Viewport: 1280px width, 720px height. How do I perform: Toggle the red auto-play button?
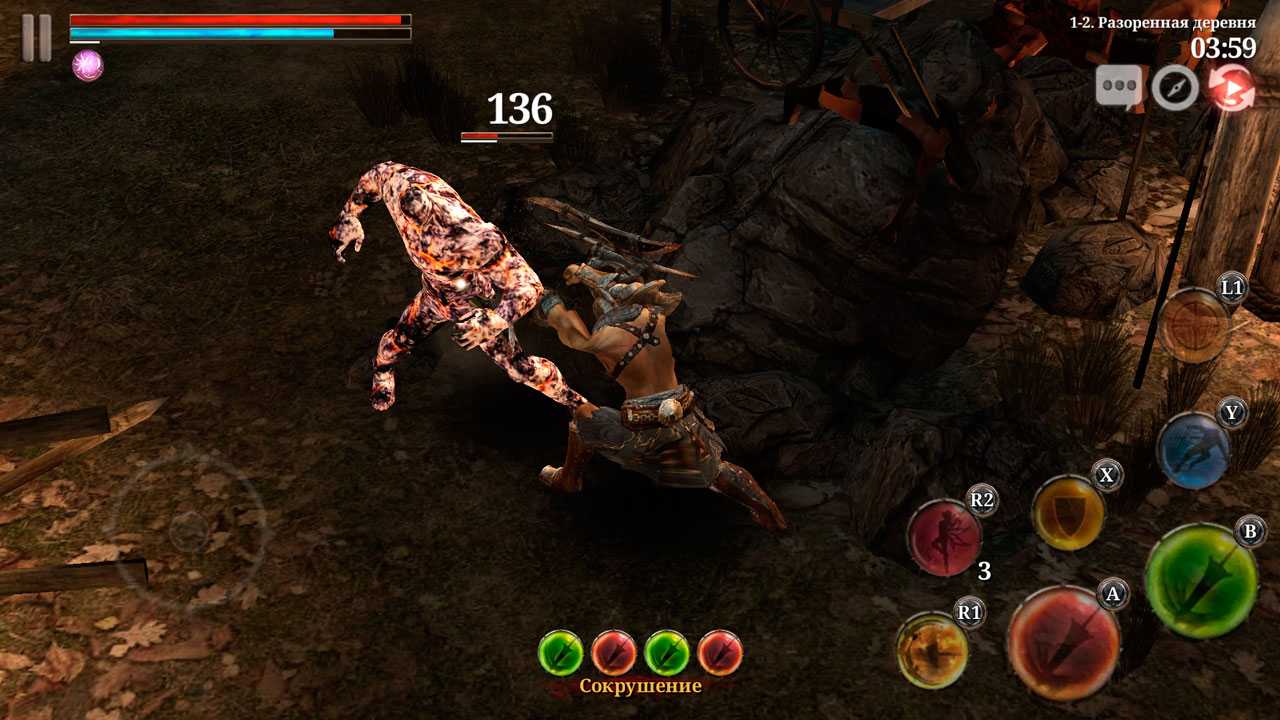tap(1231, 88)
